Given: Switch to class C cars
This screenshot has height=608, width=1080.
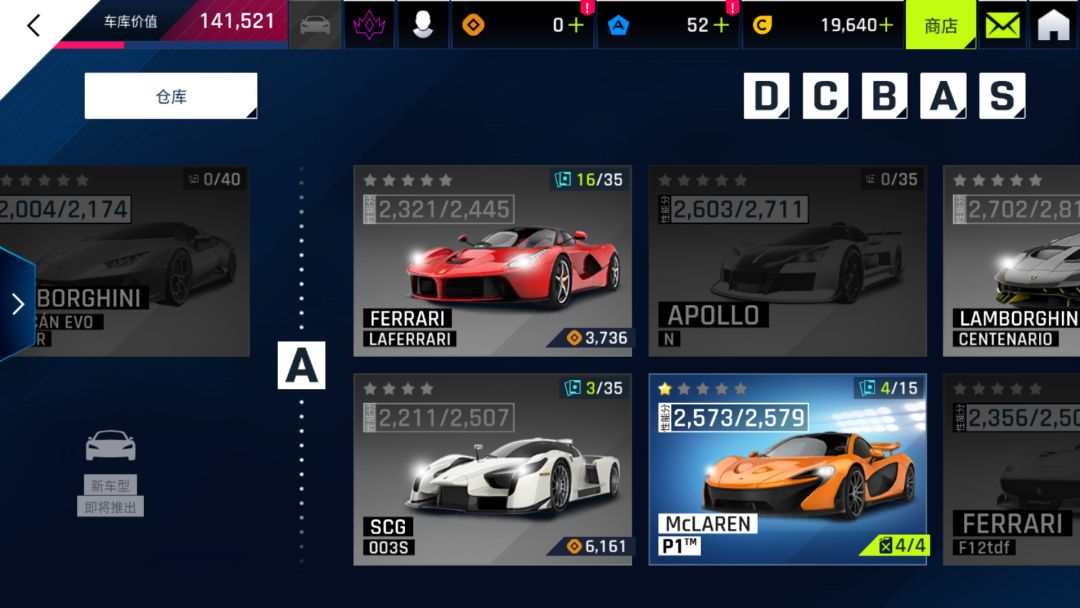Looking at the screenshot, I should (824, 96).
